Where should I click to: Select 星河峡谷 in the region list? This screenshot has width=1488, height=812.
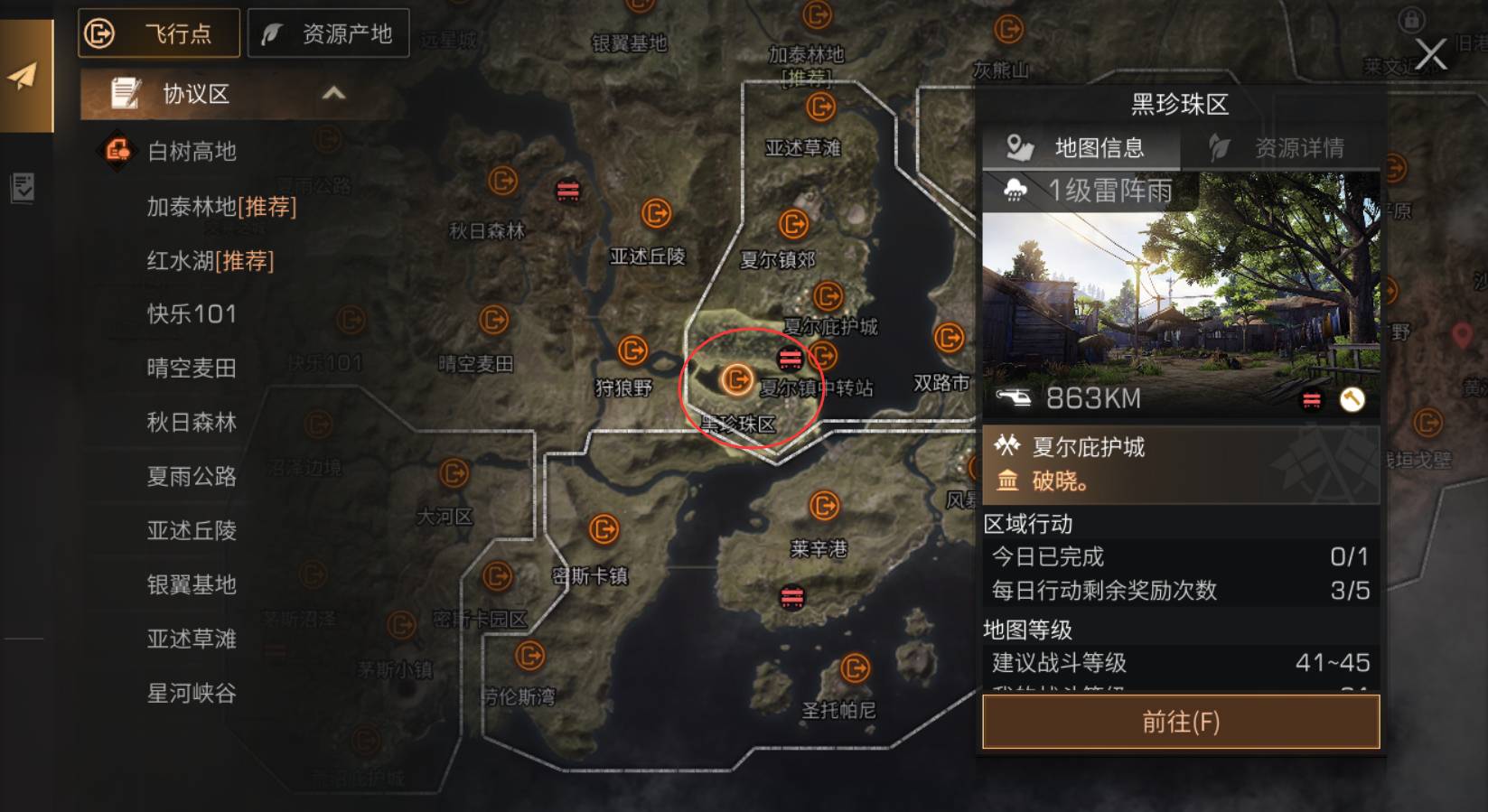click(192, 694)
